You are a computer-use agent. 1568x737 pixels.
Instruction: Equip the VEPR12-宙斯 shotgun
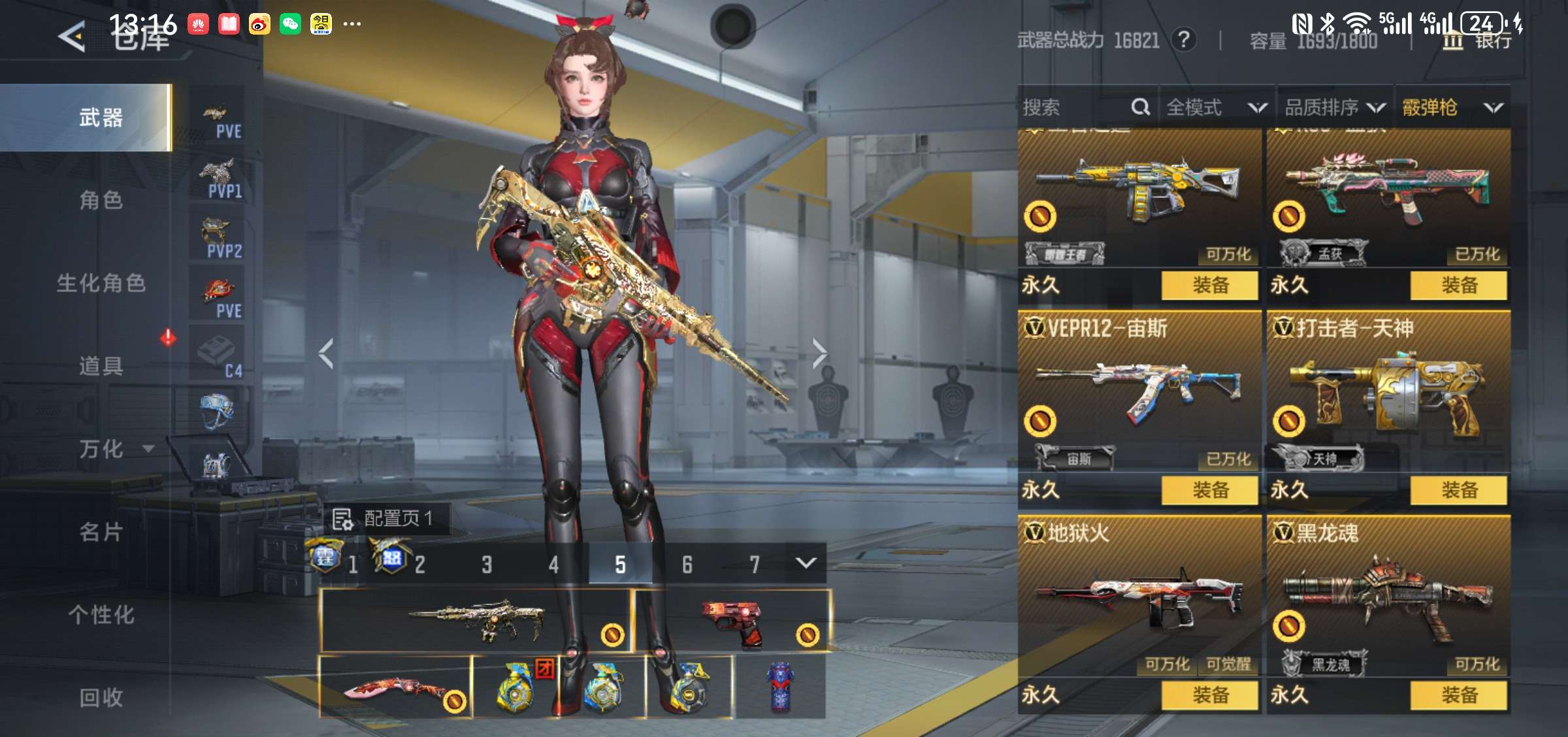tap(1209, 490)
